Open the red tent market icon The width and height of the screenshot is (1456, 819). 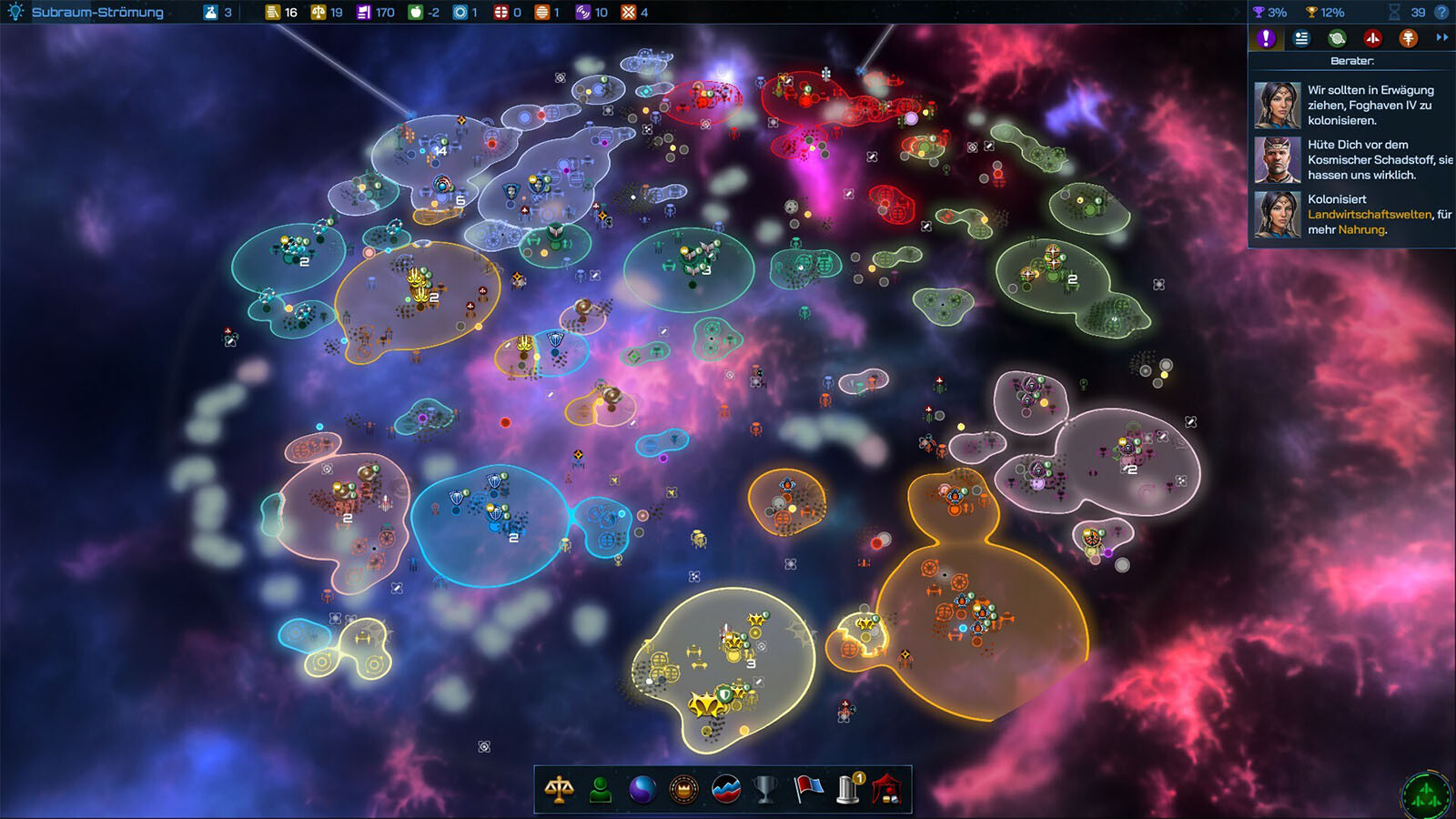point(887,789)
